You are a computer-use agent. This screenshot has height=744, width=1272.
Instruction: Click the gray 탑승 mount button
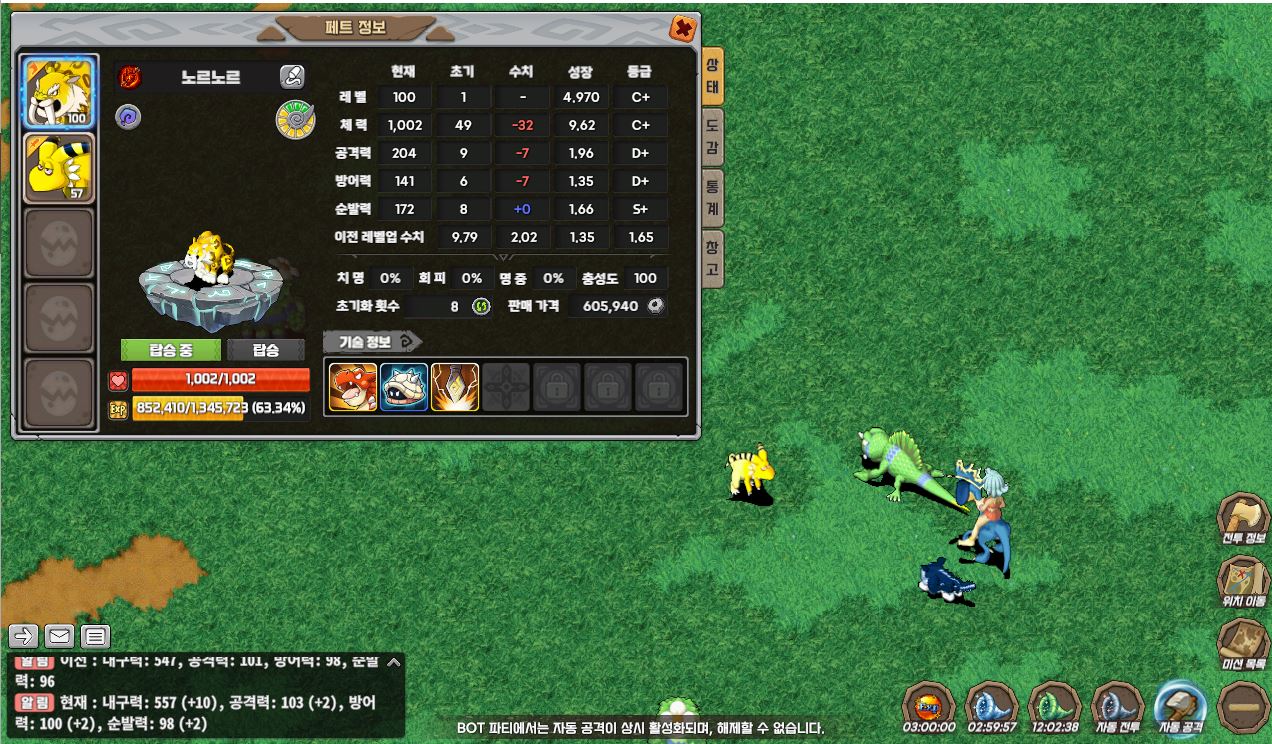pyautogui.click(x=265, y=350)
